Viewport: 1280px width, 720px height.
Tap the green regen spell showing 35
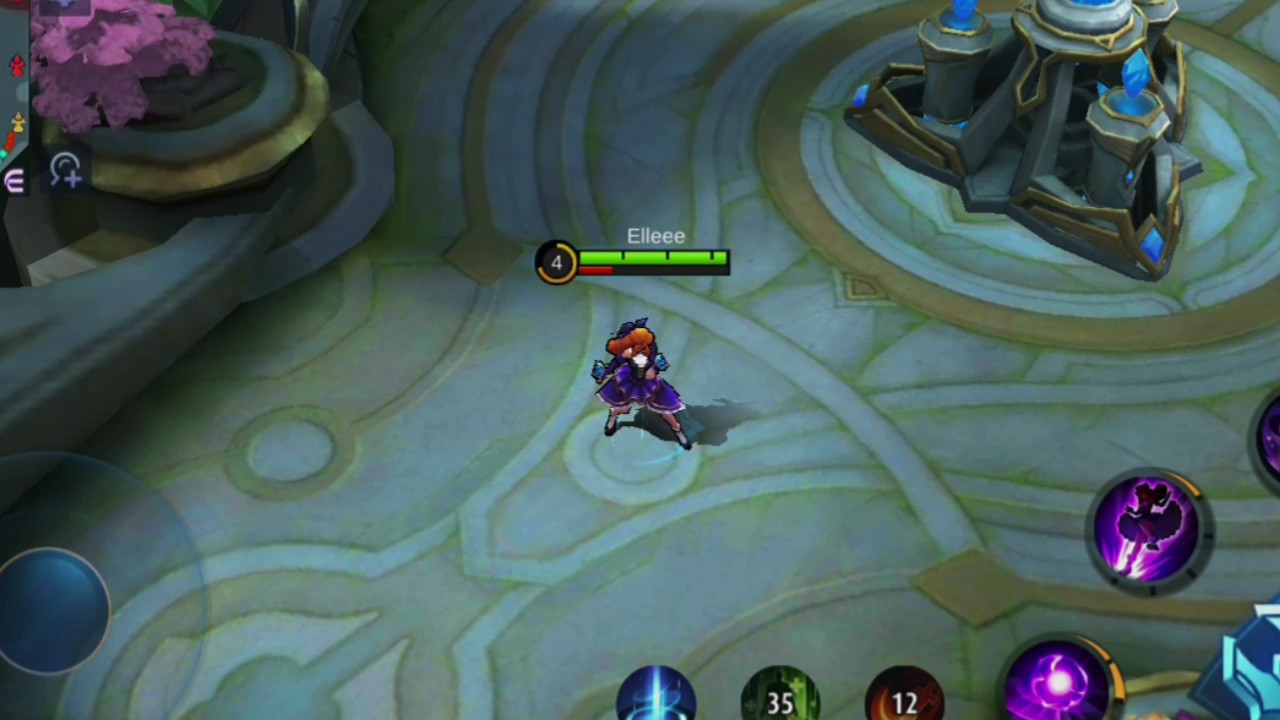(780, 697)
